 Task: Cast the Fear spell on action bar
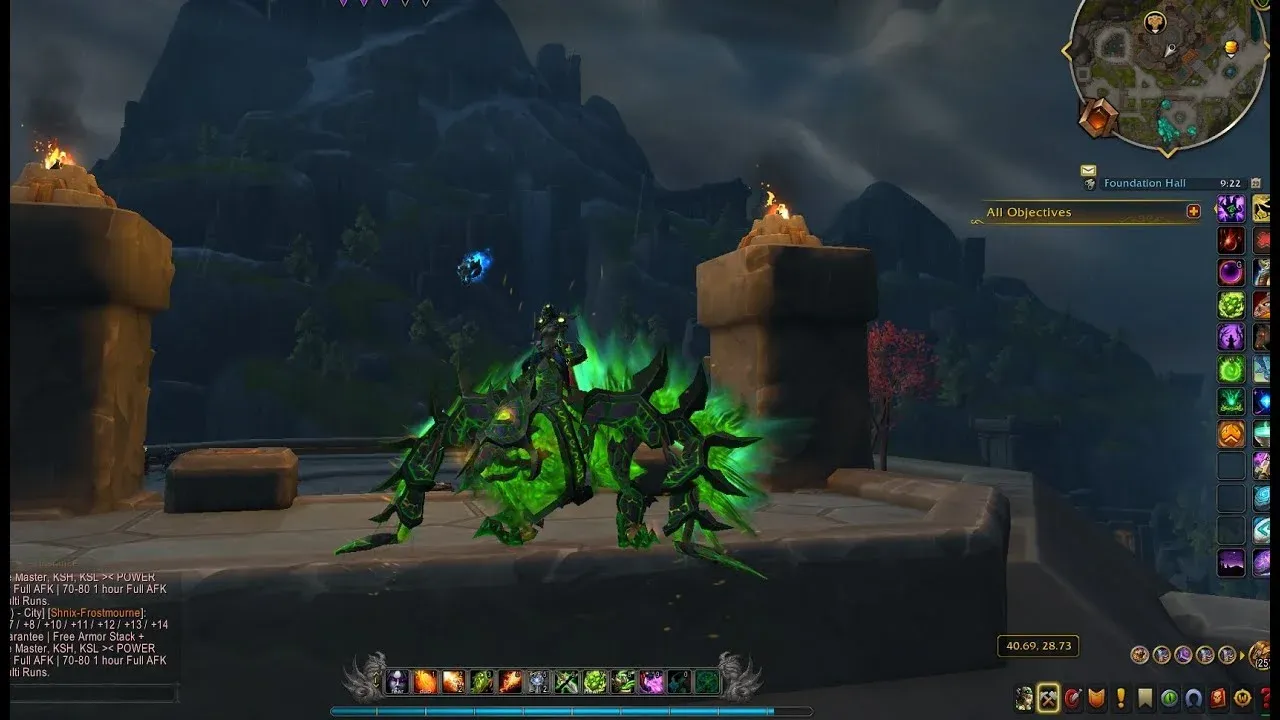point(397,682)
